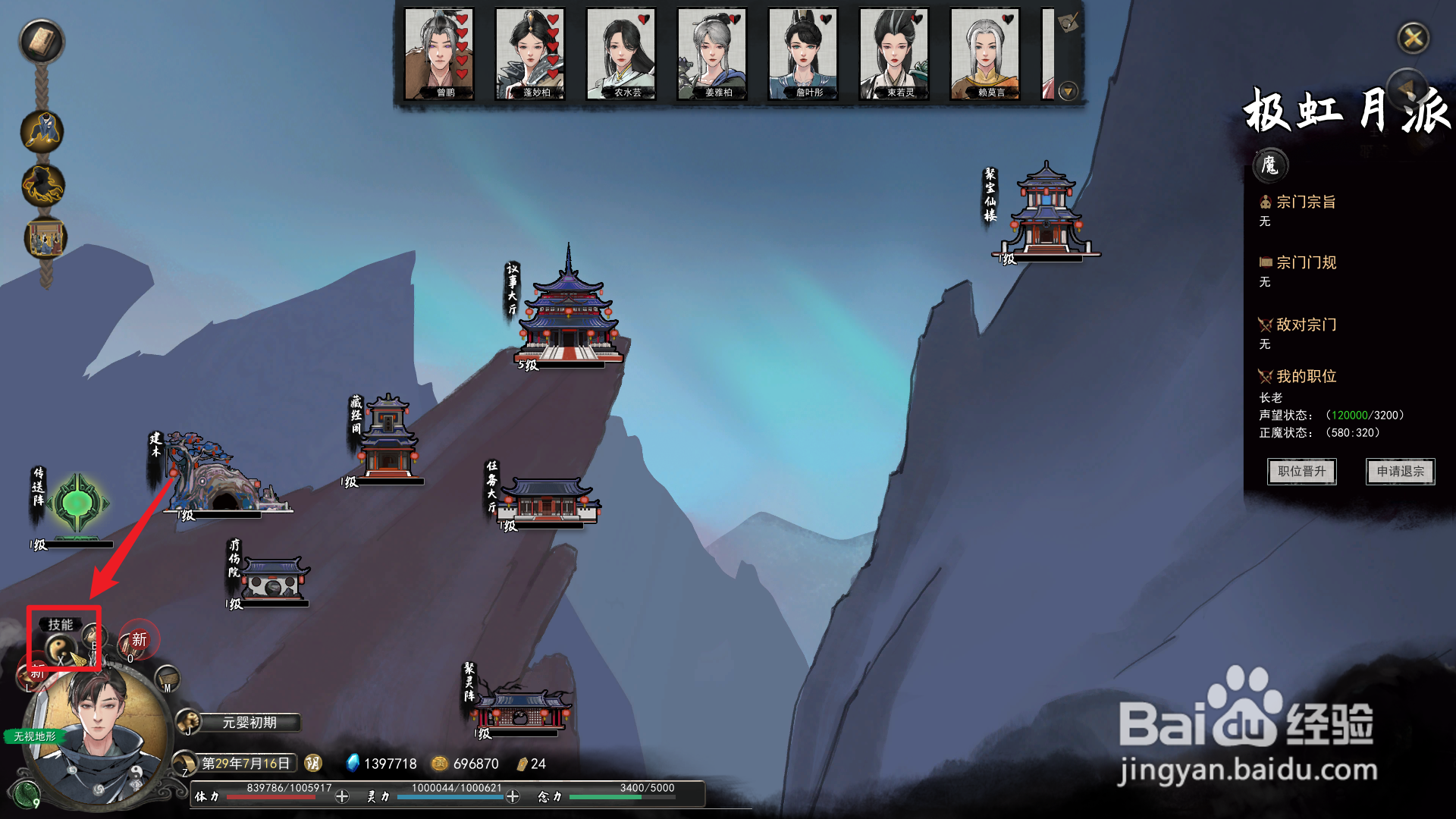Image resolution: width=1456 pixels, height=819 pixels.
Task: Select the 蓬妙柏 character portrait
Action: [530, 54]
